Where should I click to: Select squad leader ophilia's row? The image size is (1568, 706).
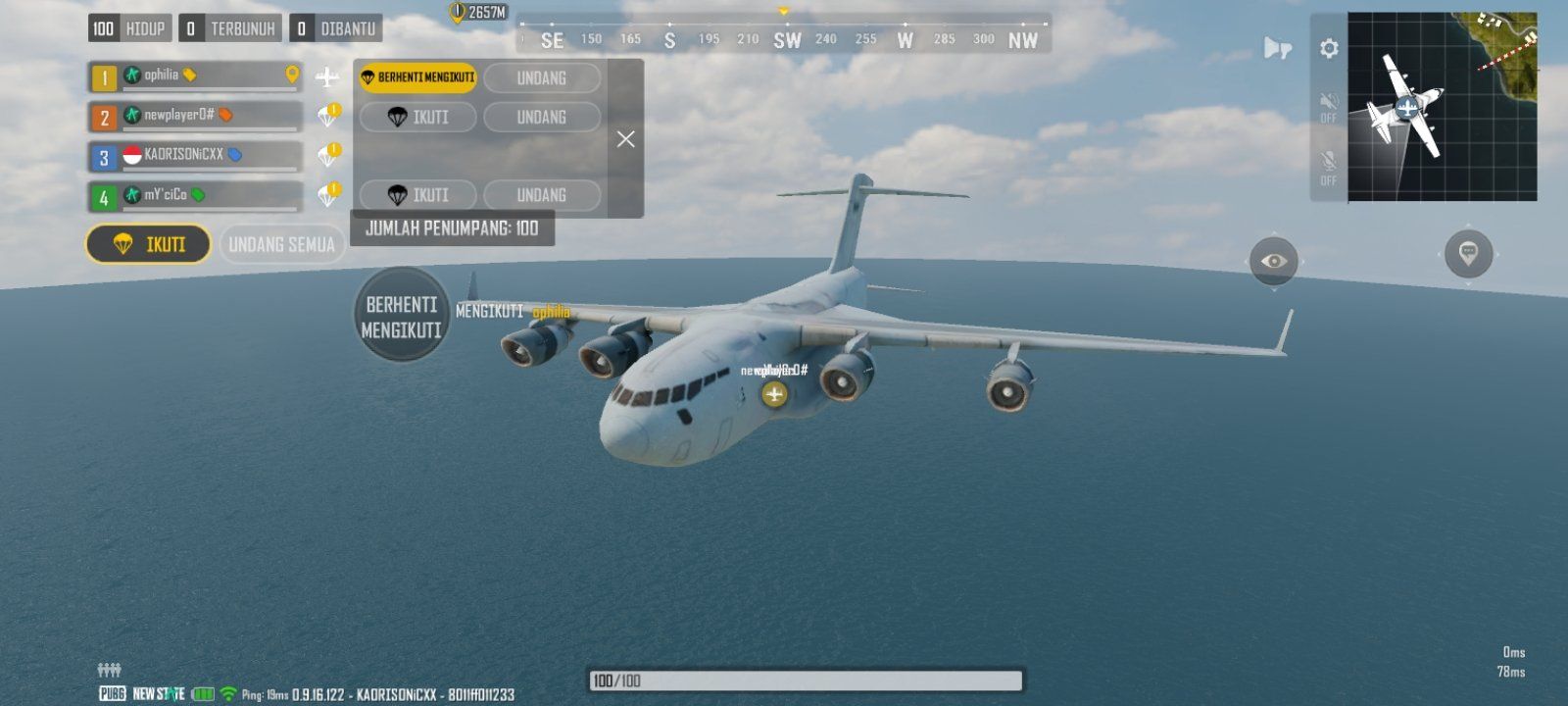tap(196, 76)
